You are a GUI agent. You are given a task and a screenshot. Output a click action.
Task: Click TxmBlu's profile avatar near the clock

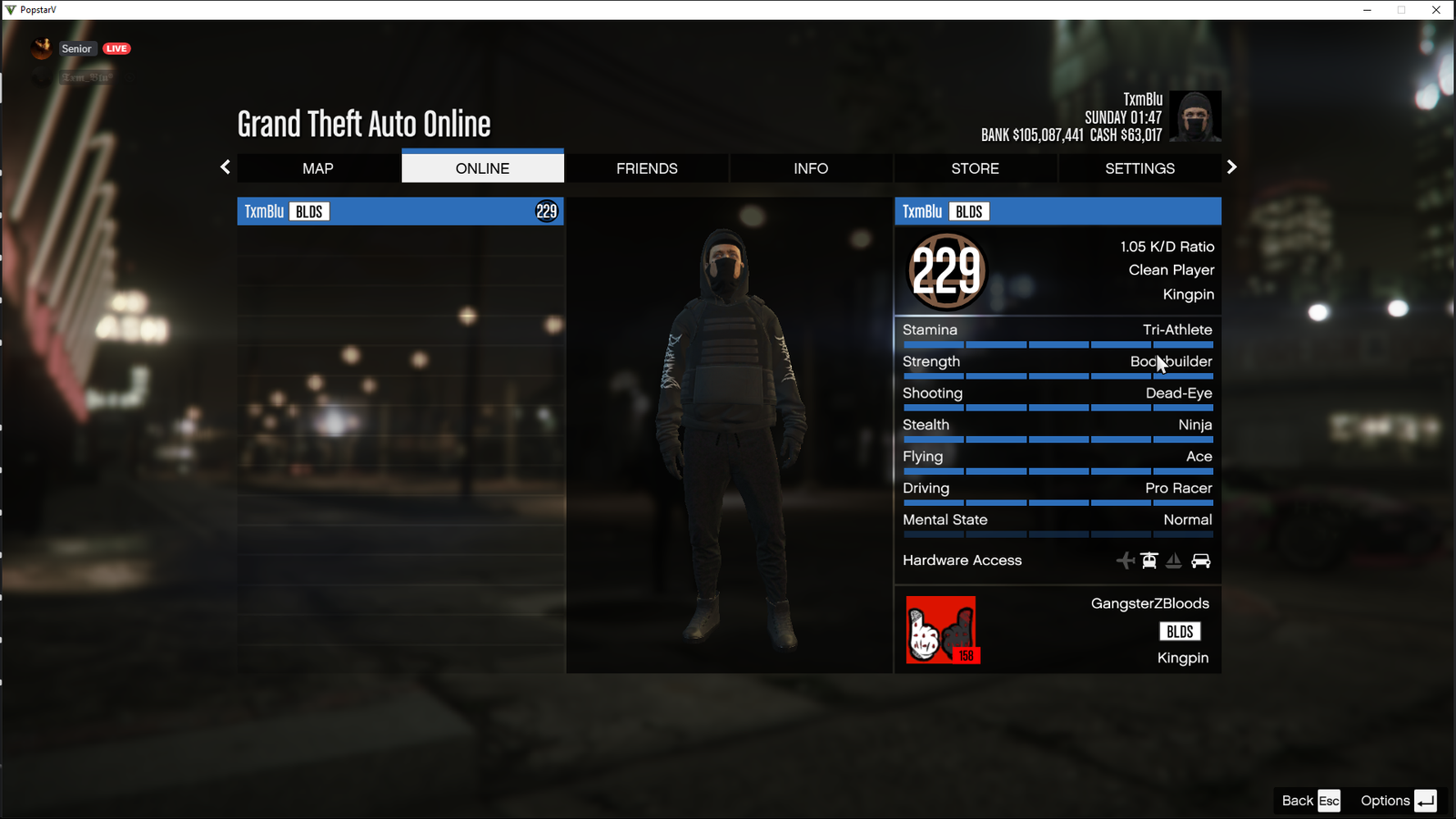(x=1195, y=116)
